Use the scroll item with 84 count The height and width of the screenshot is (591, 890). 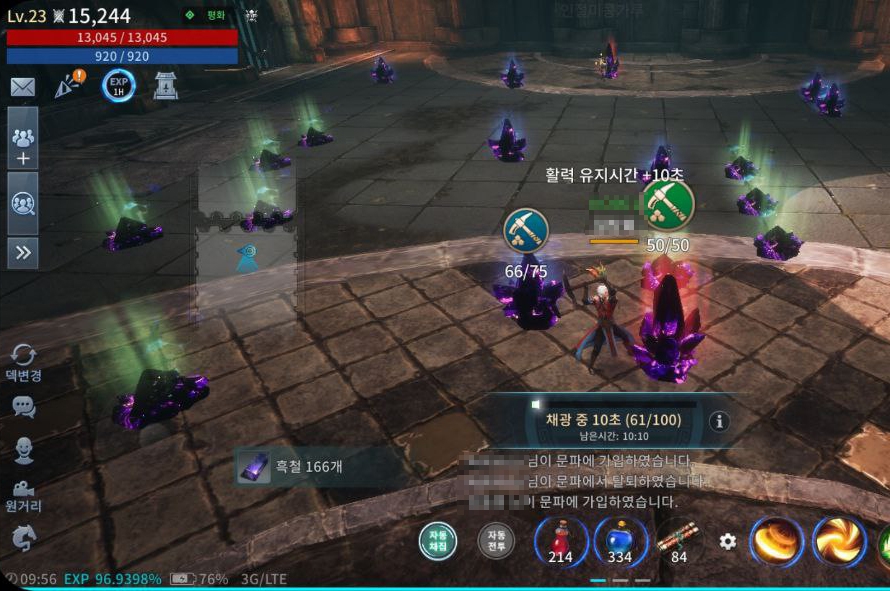(x=677, y=541)
